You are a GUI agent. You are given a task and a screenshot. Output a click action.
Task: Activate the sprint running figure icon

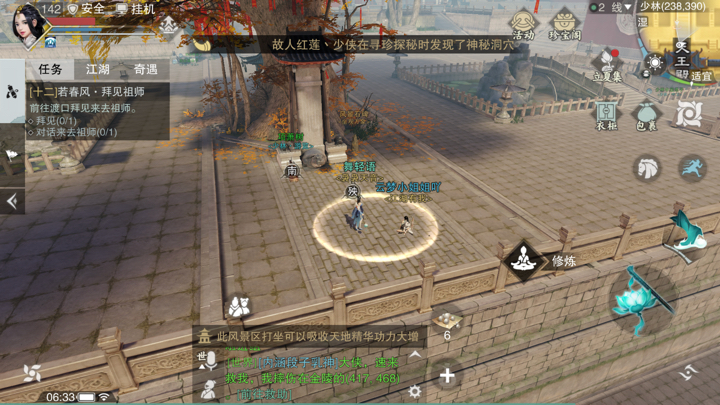point(691,168)
